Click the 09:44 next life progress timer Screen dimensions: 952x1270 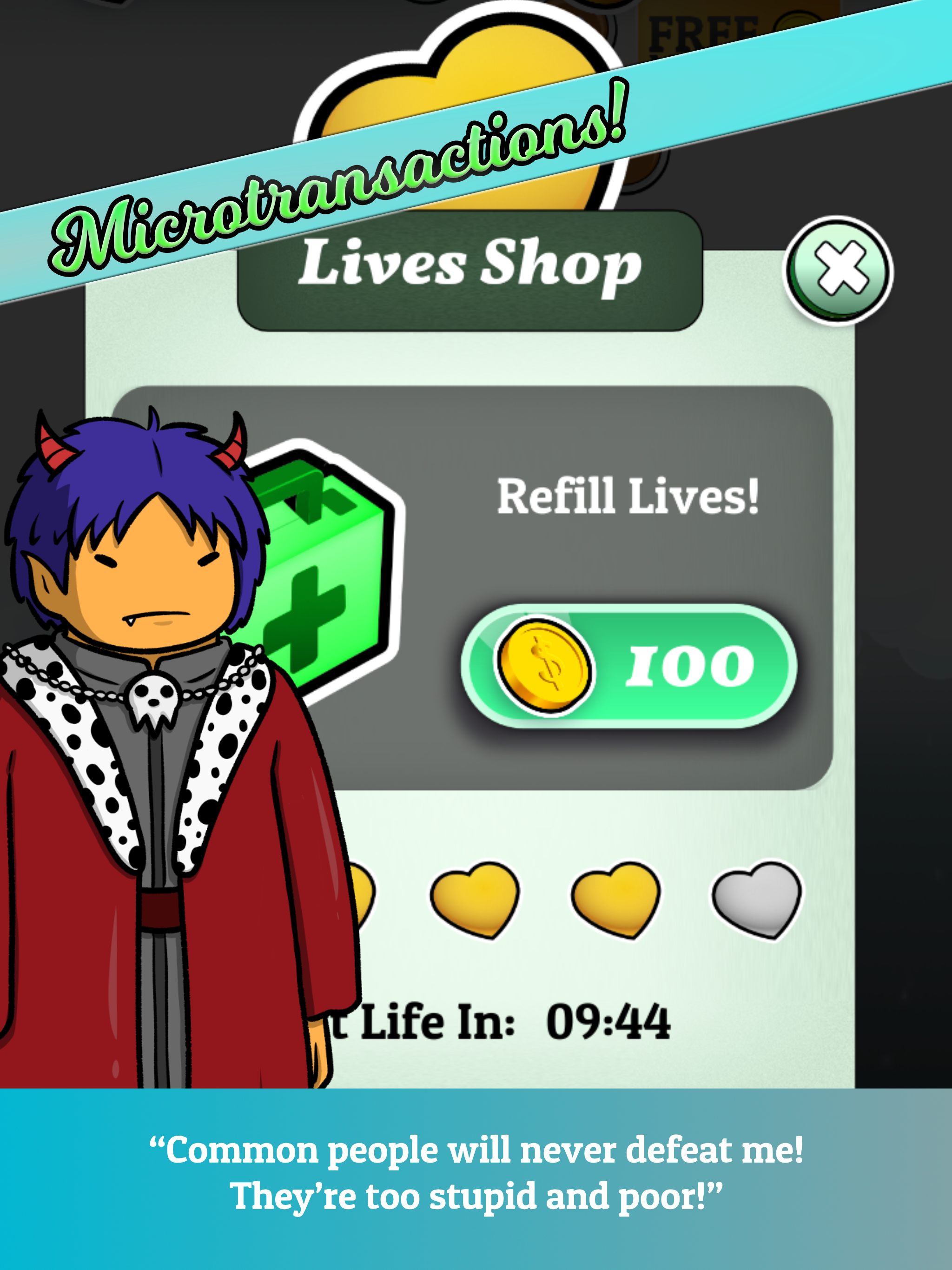[x=608, y=1022]
